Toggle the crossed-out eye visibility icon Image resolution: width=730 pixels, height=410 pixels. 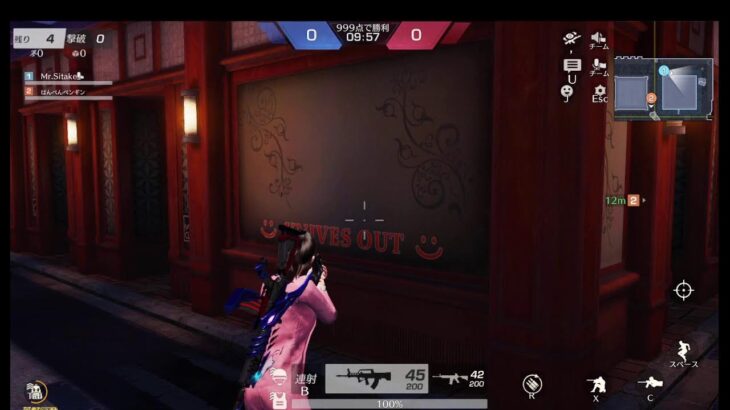click(571, 39)
